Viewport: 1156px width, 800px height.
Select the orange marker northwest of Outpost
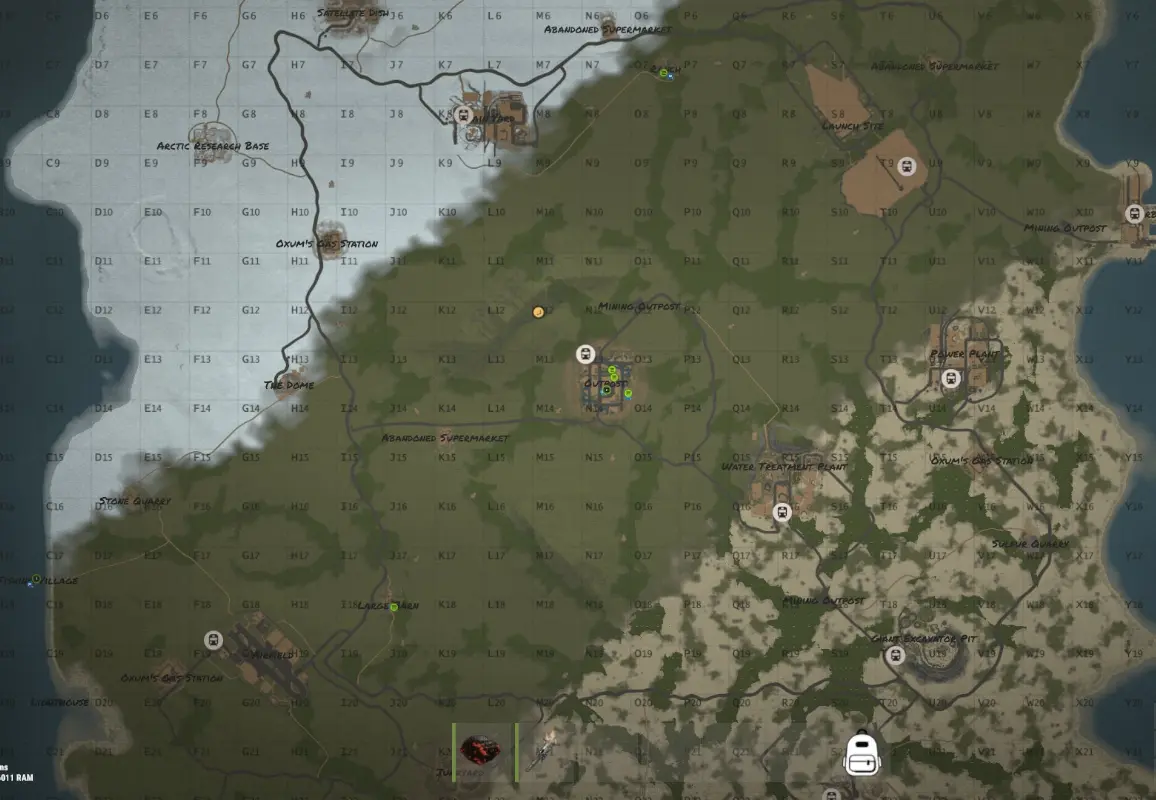tap(539, 312)
